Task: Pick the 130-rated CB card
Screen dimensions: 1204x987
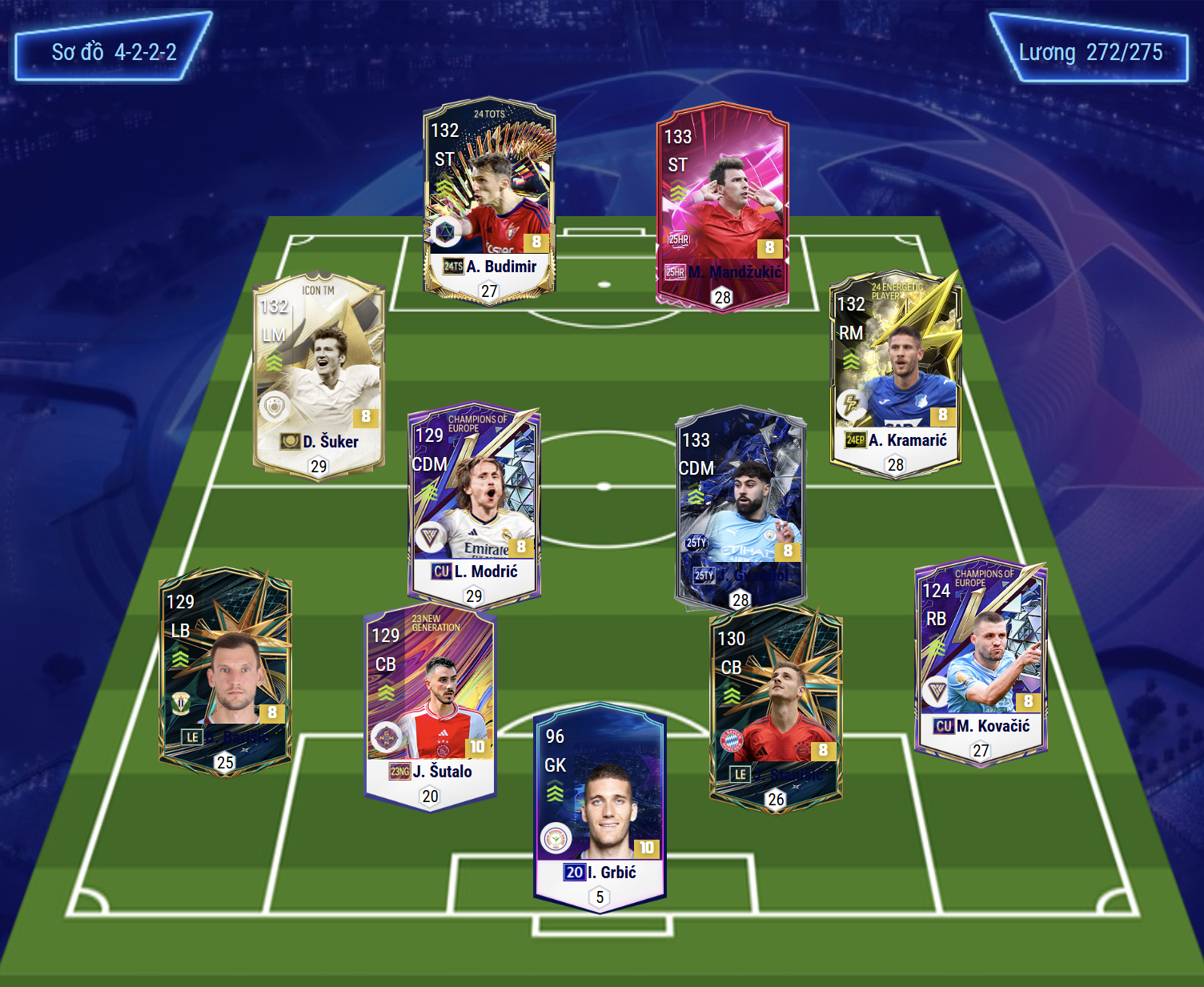Action: 776,708
